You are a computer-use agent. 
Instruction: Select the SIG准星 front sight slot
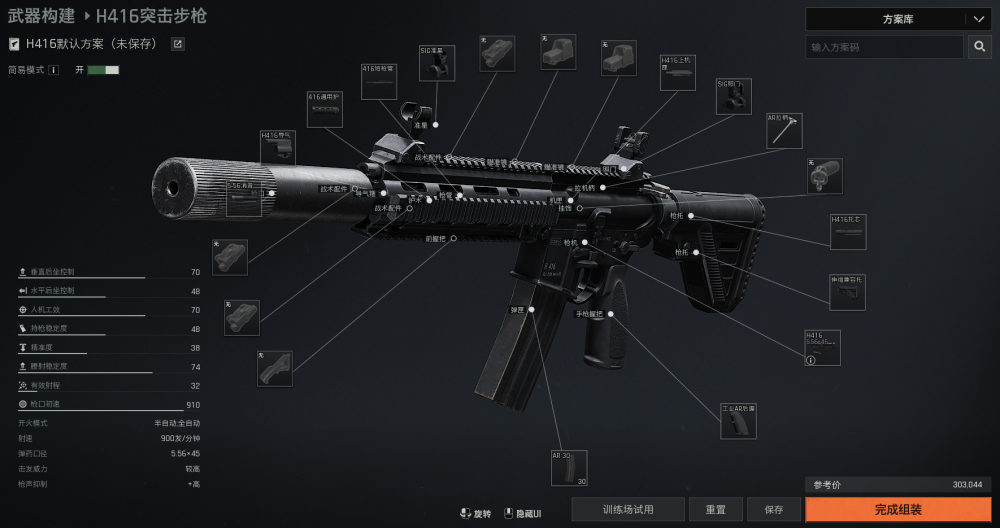point(437,63)
